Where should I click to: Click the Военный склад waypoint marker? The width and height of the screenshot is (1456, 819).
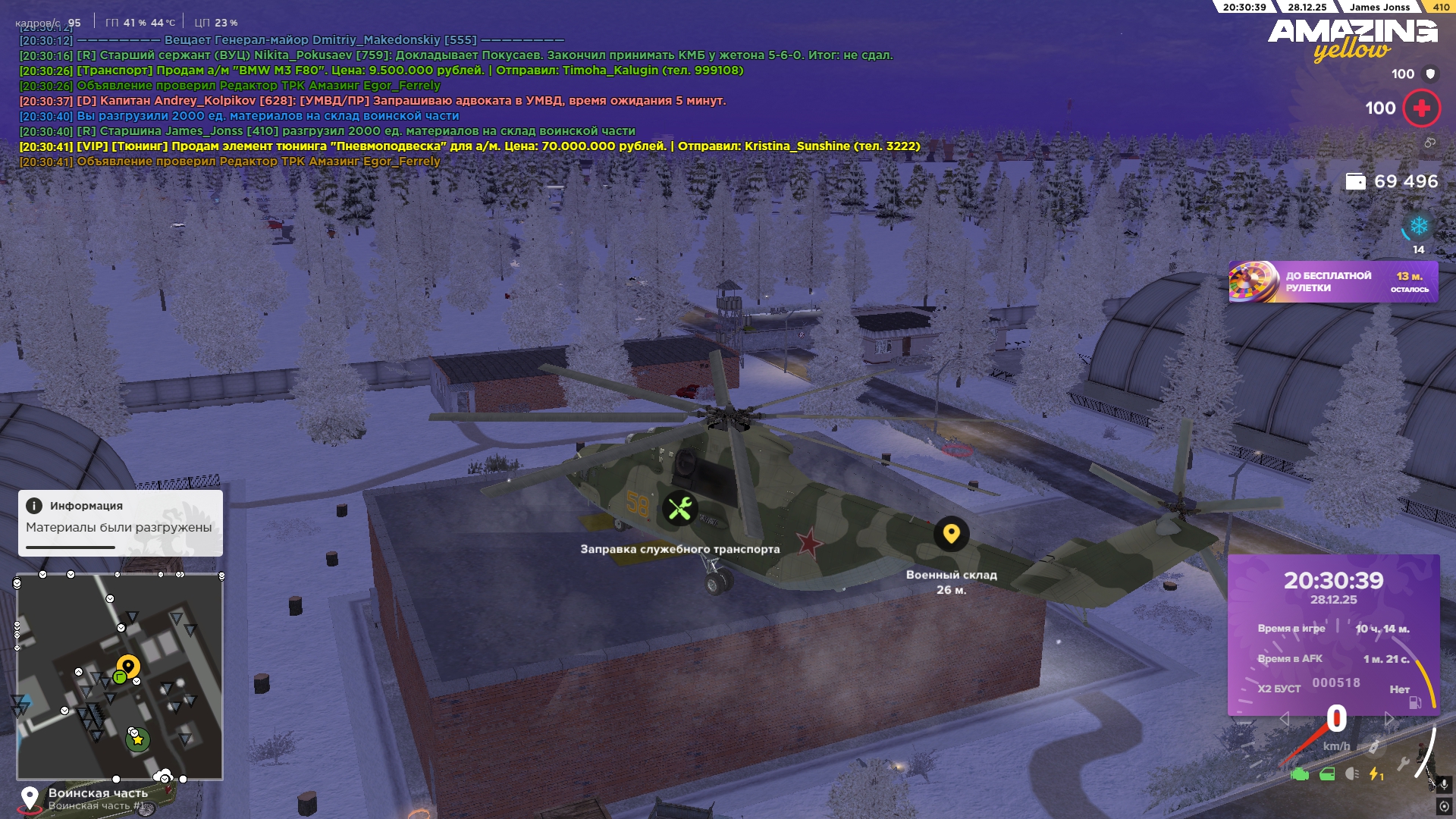click(951, 534)
